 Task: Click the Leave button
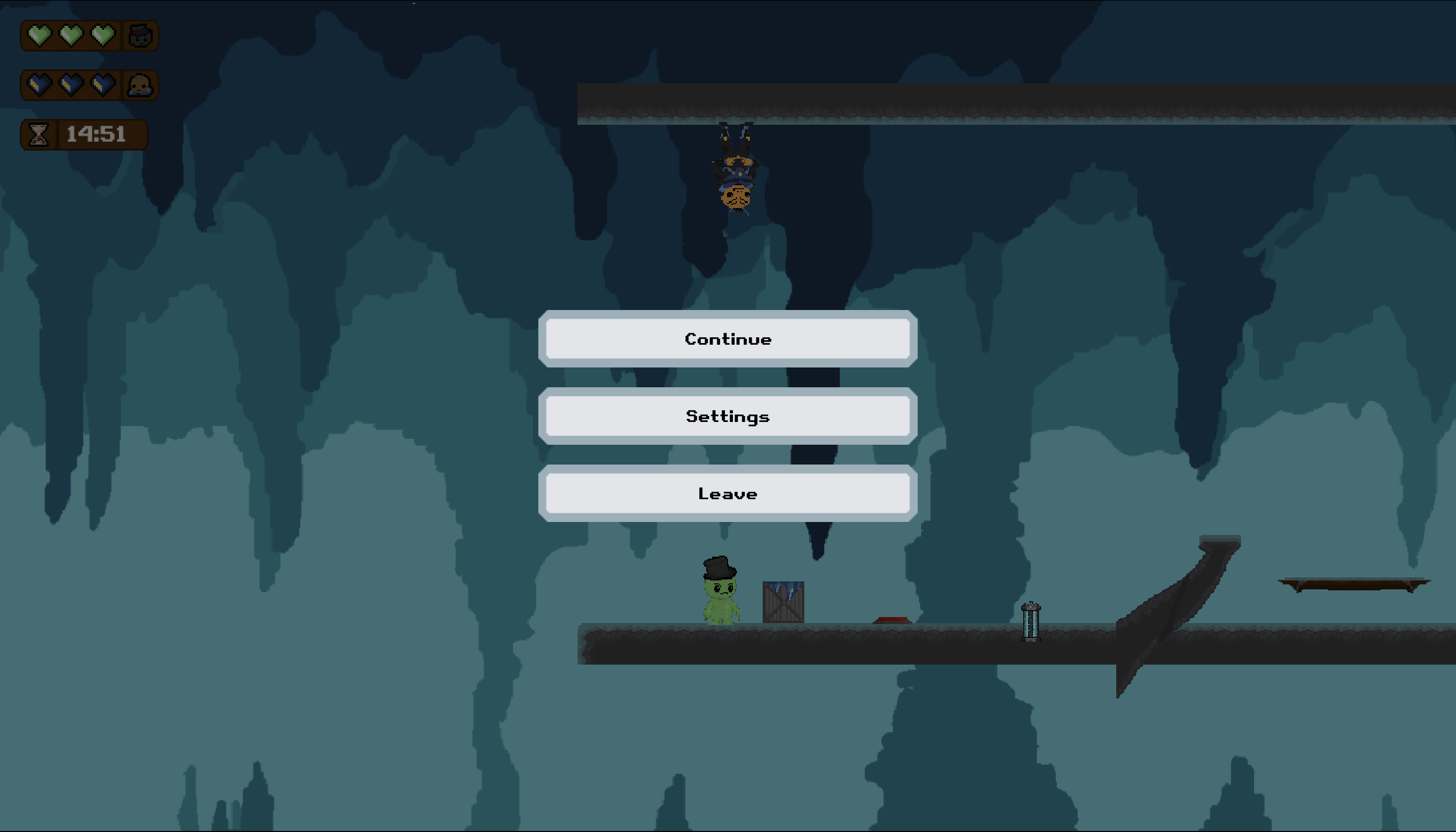pyautogui.click(x=728, y=493)
